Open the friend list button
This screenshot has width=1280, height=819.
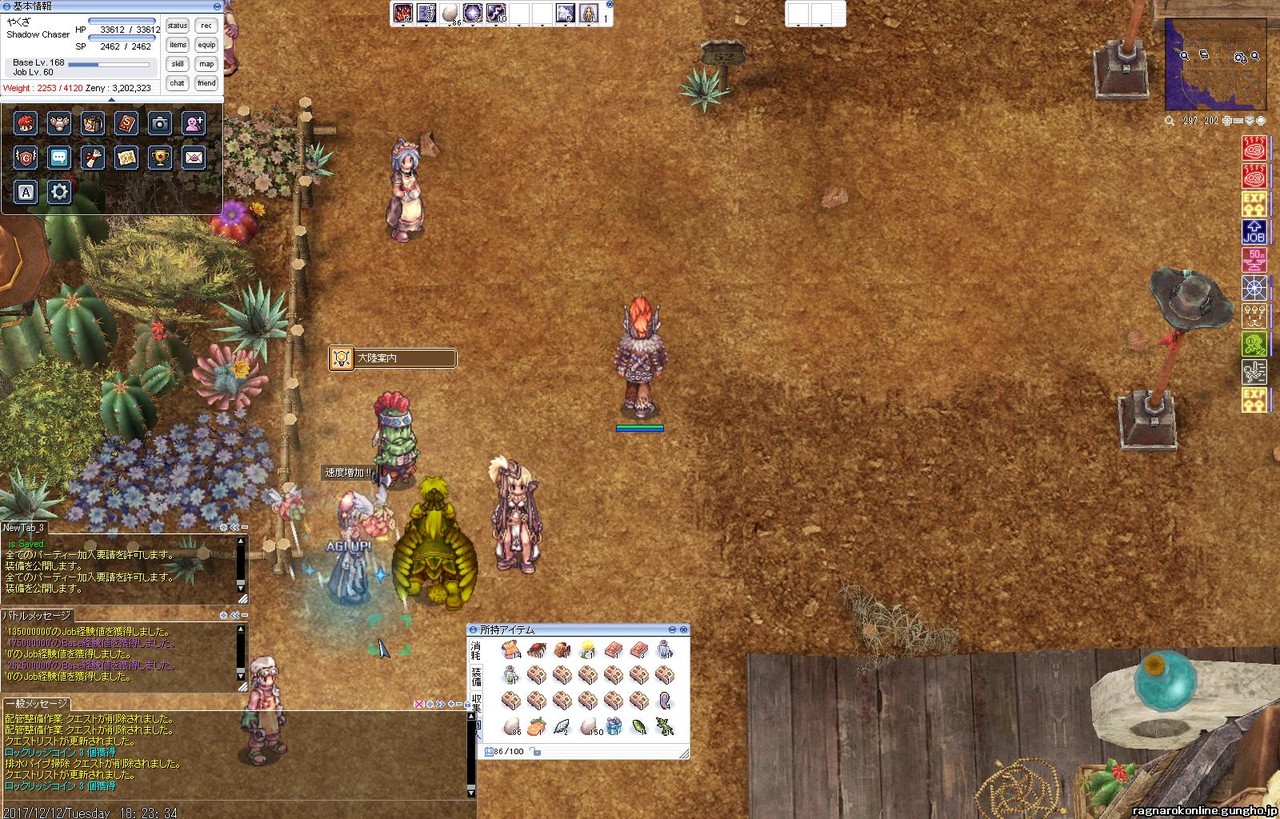(x=206, y=83)
